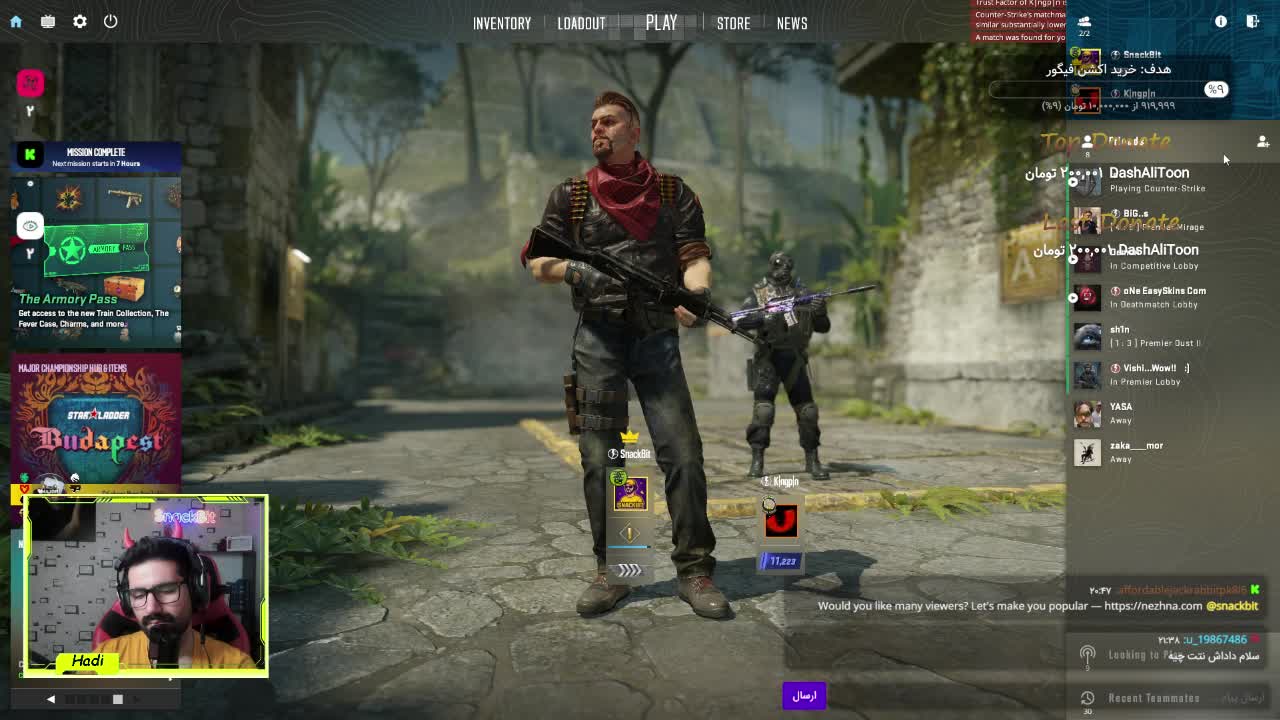Open the Budapest Major Championship hub
This screenshot has height=720, width=1280.
tap(96, 420)
